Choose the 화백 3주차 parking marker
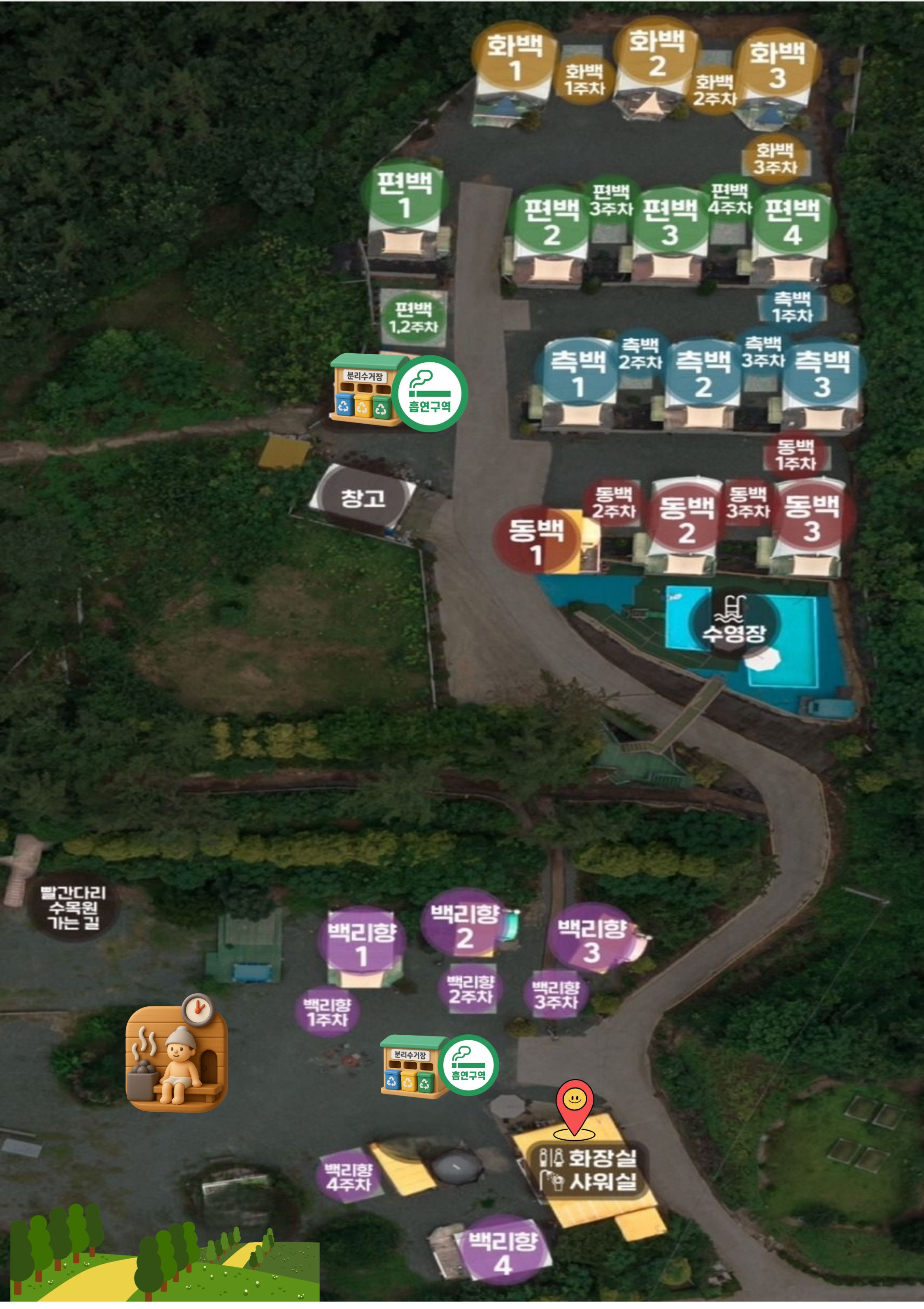Image resolution: width=924 pixels, height=1309 pixels. coord(775,159)
